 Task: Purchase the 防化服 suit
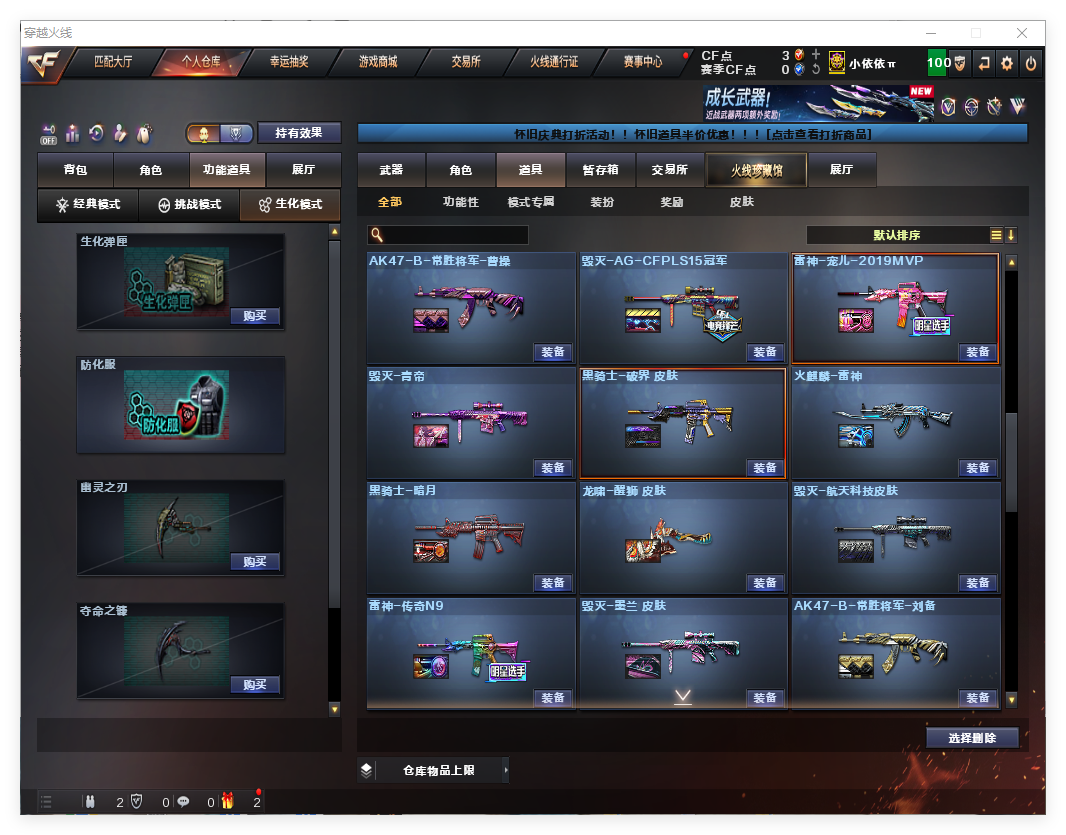[x=254, y=439]
